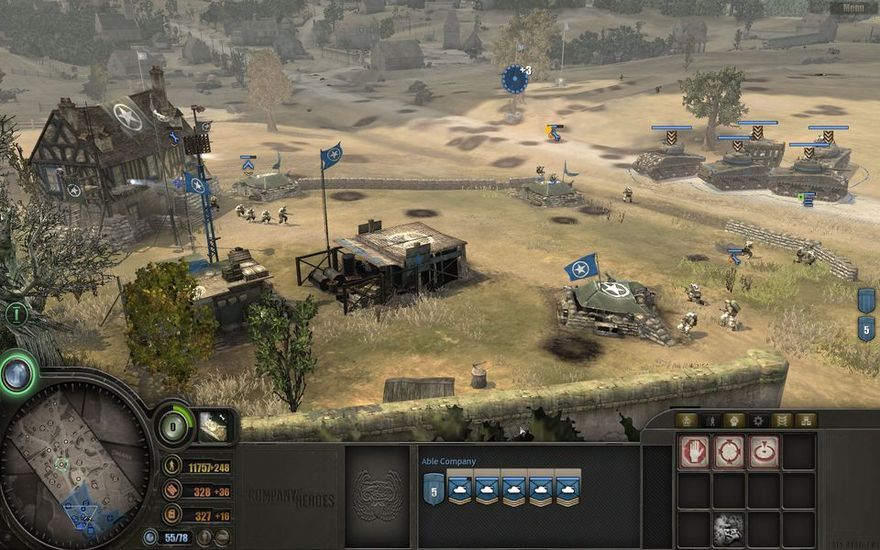Click the population cap globe icon

tap(151, 537)
